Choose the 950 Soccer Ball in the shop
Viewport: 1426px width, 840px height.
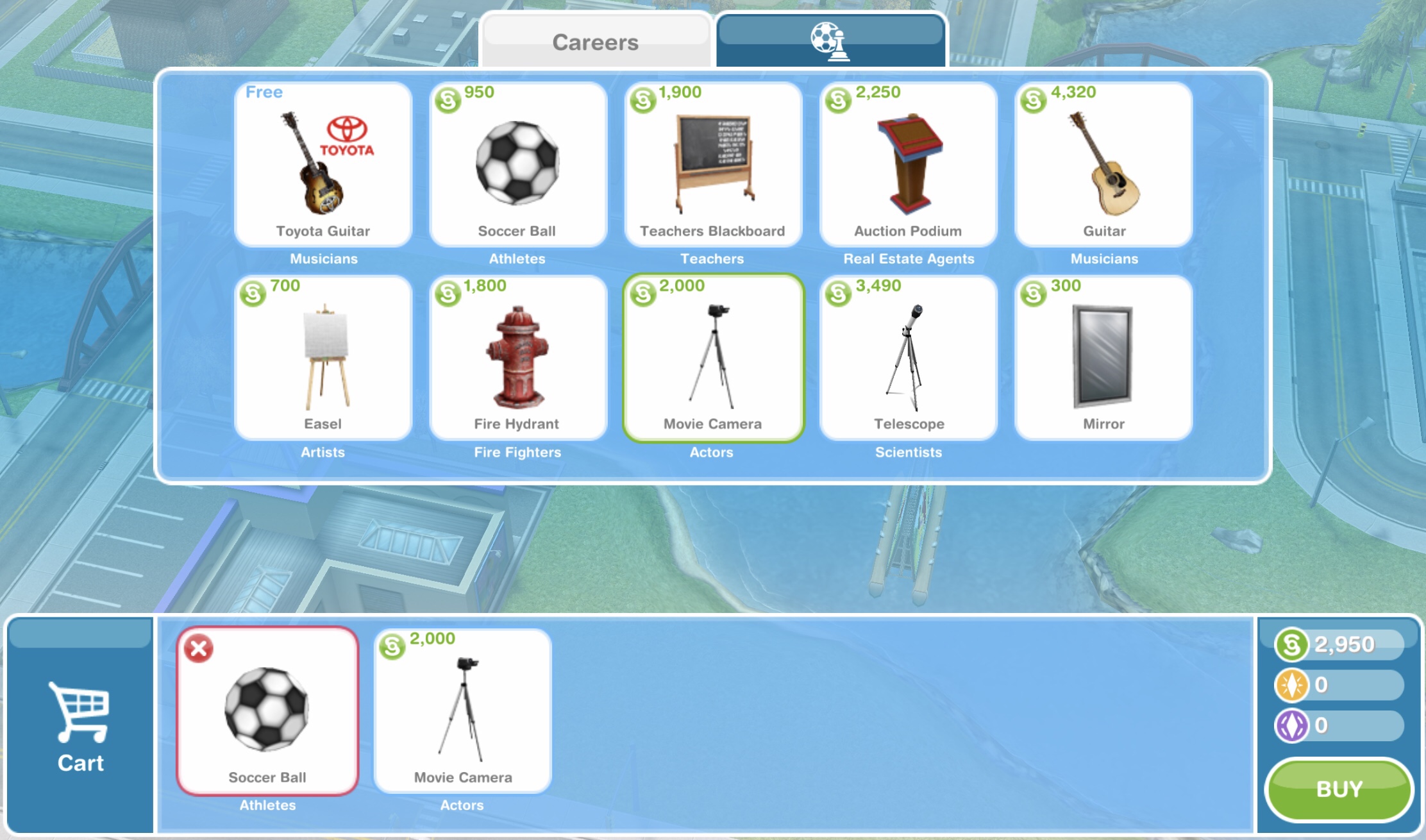pos(517,165)
